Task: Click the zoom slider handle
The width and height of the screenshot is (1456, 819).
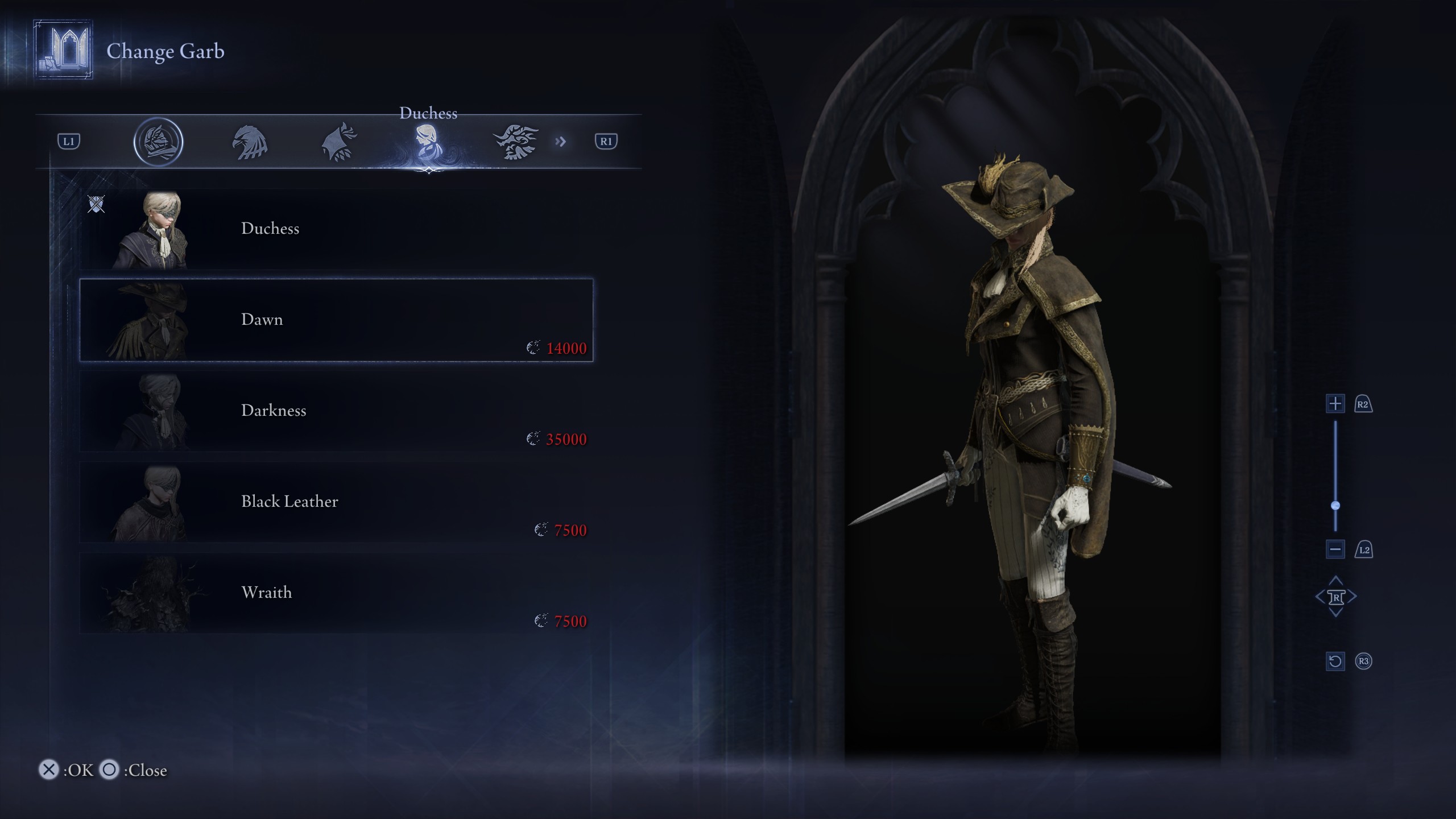Action: click(1335, 506)
